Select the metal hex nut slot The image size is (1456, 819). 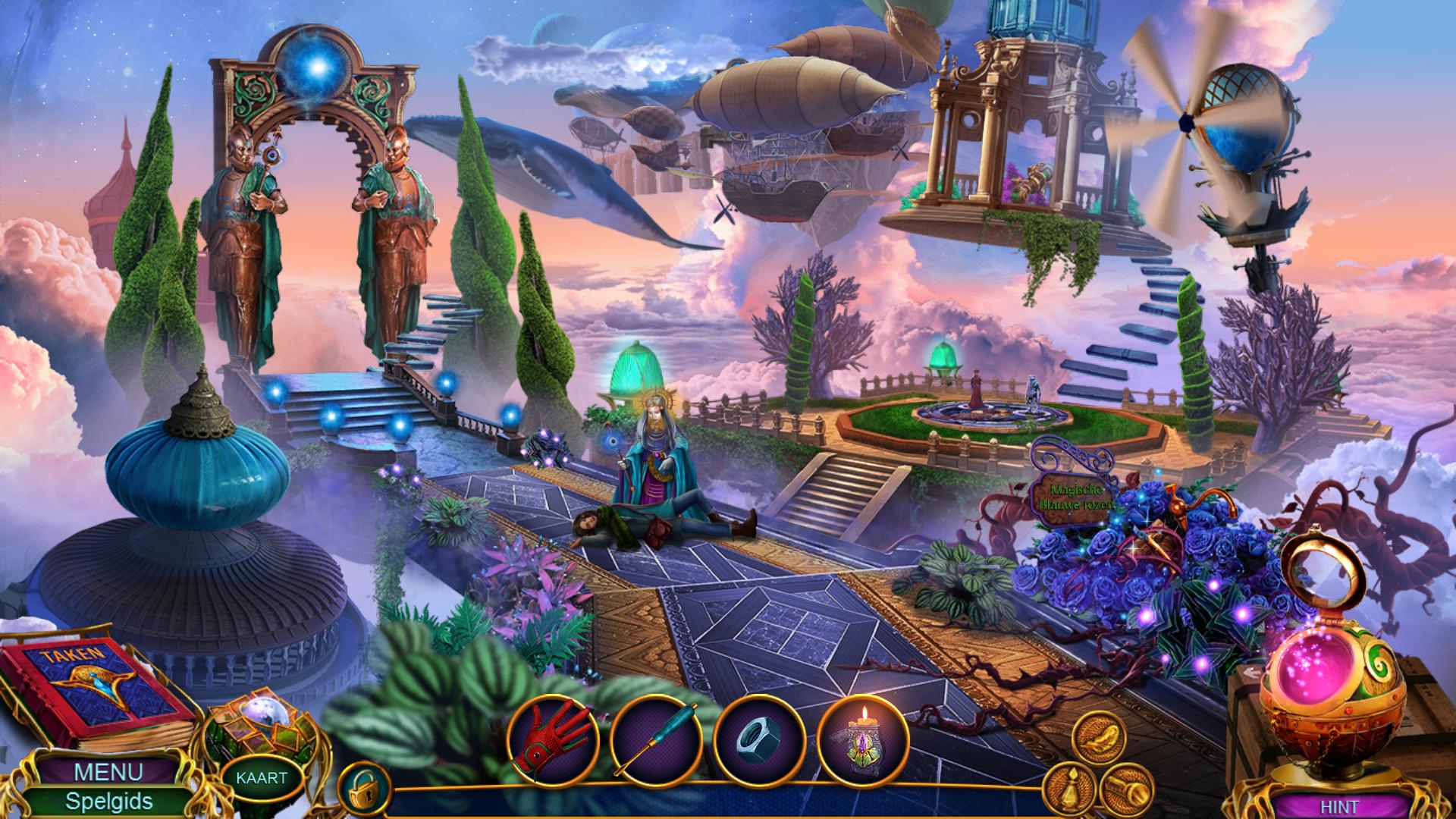point(760,739)
